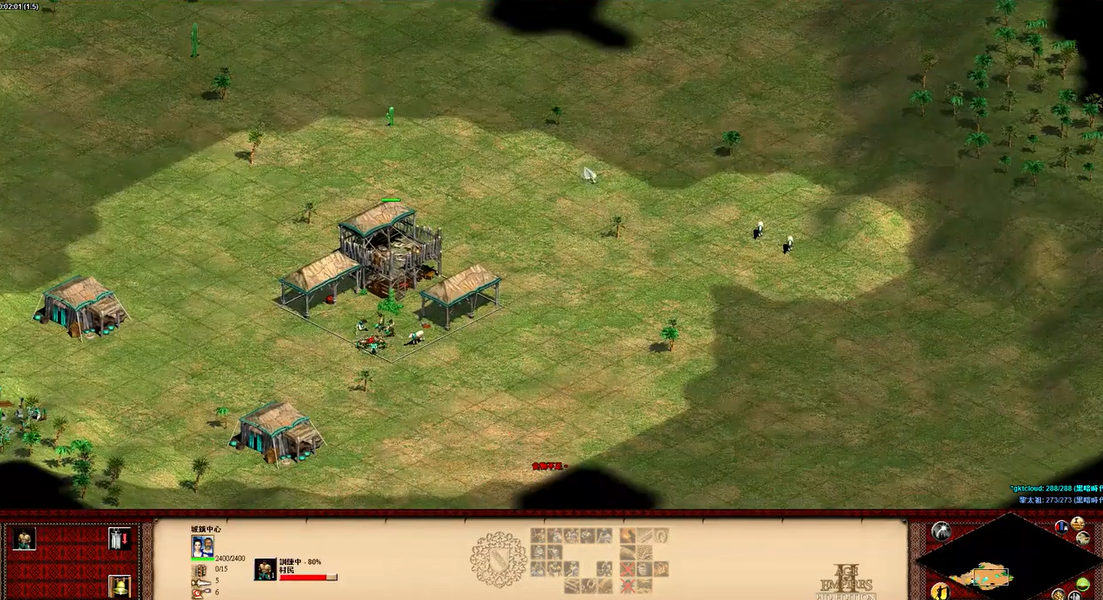Click the idle villager button
The width and height of the screenshot is (1103, 600).
click(x=939, y=590)
